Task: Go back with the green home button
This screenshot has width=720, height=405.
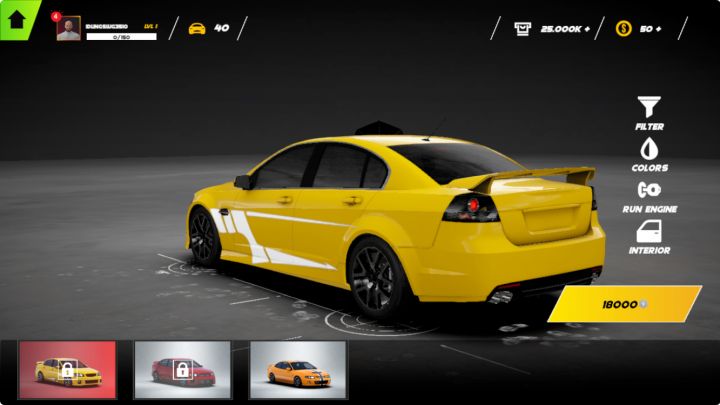Action: click(x=17, y=18)
